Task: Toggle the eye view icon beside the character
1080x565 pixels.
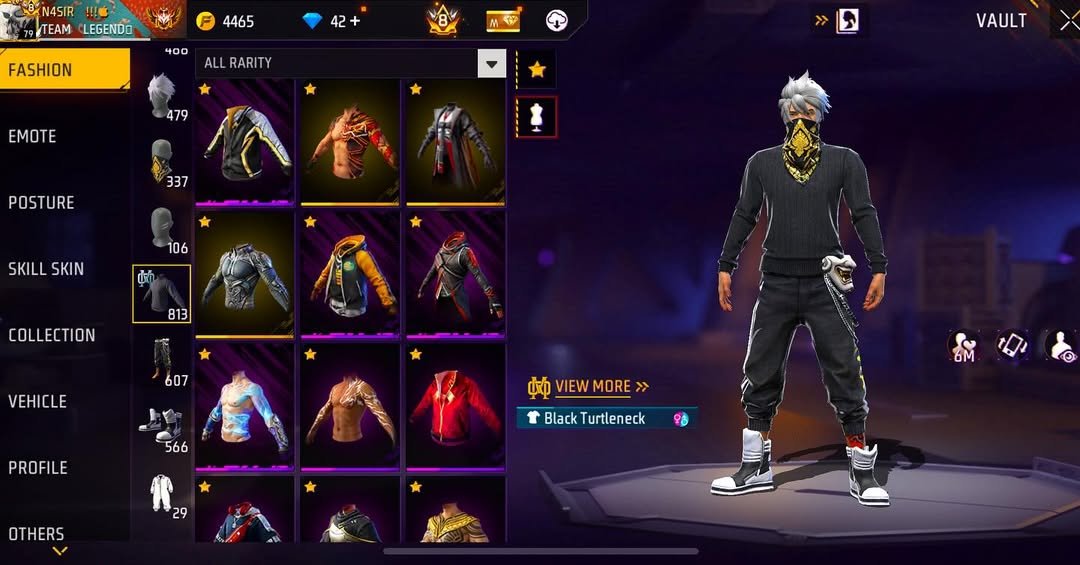Action: pyautogui.click(x=1062, y=346)
